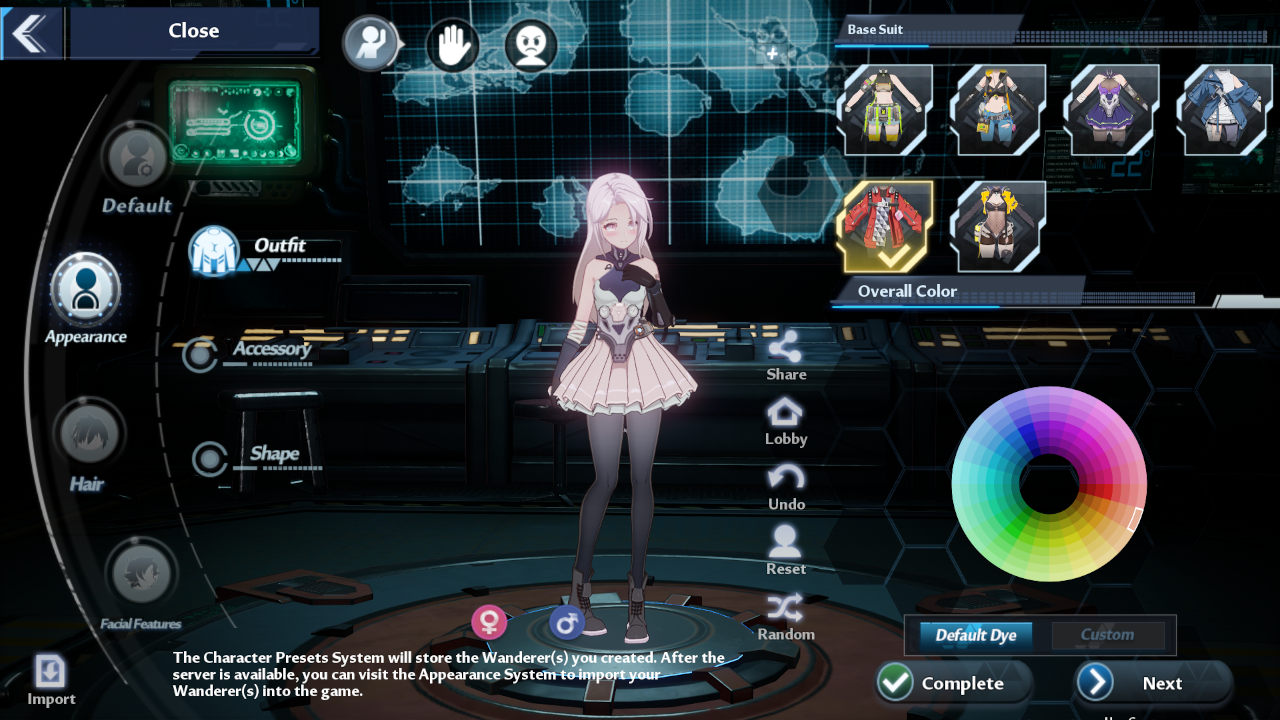
Task: Go to the Lobby
Action: point(786,421)
